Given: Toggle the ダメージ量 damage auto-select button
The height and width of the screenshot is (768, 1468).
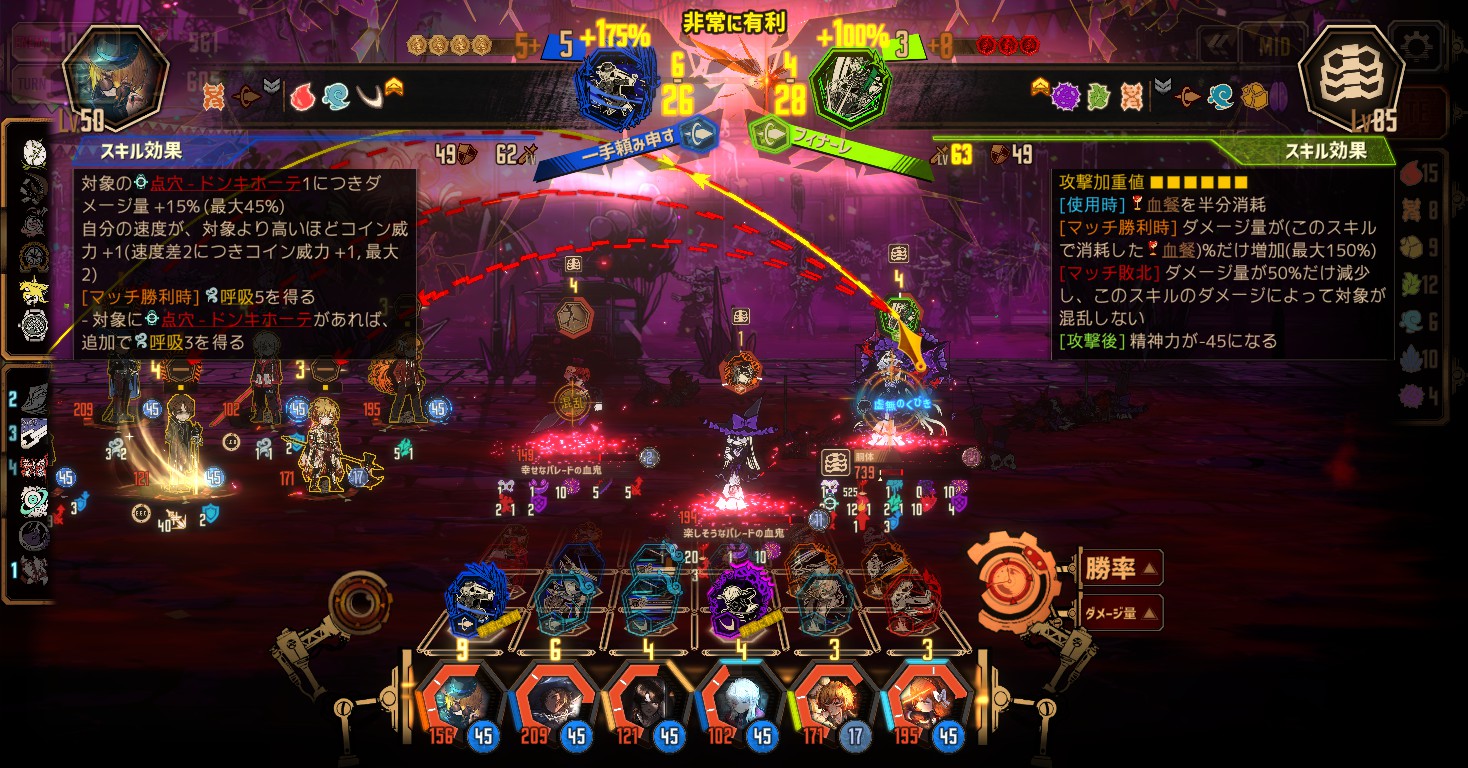Looking at the screenshot, I should (1121, 612).
